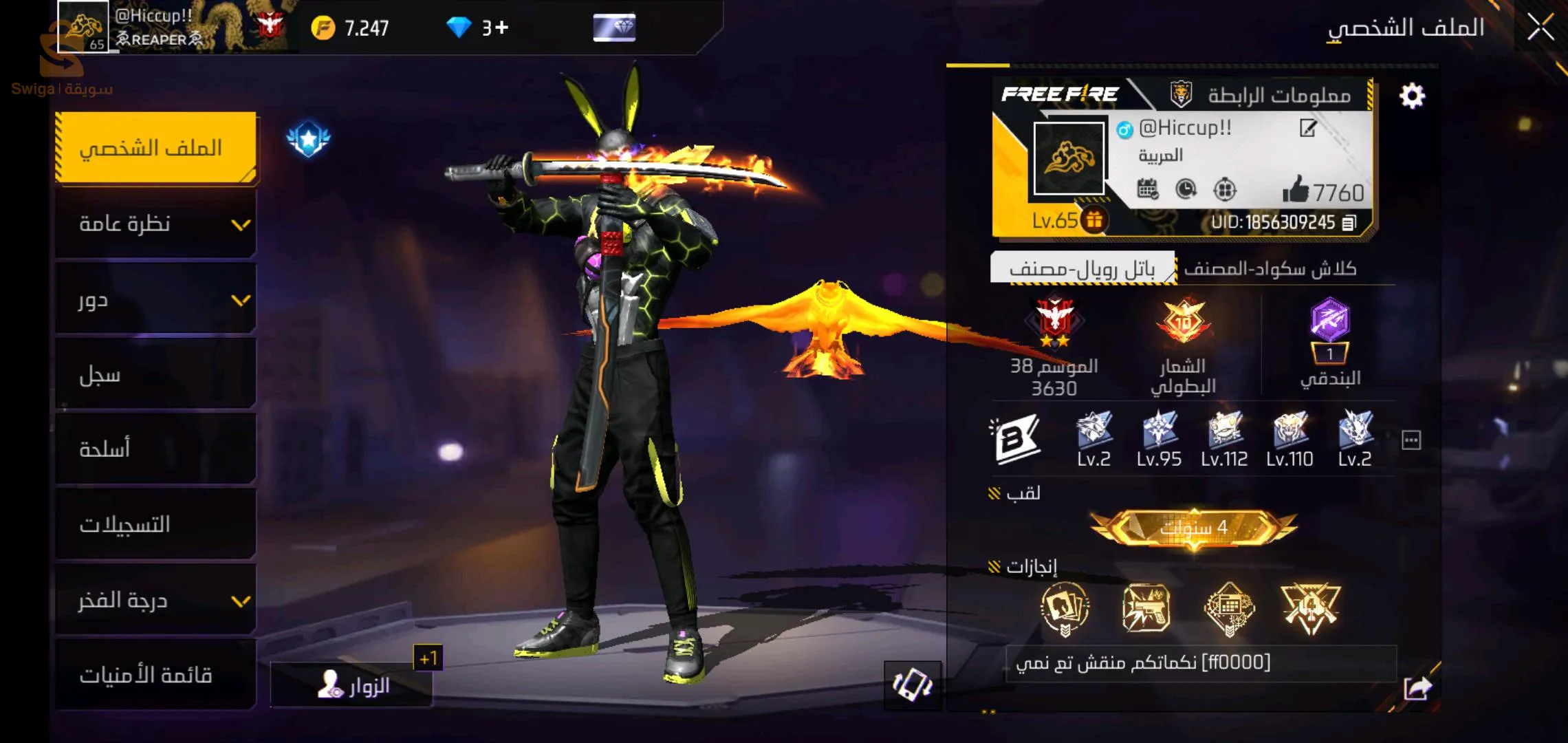
Task: Expand the درجة الفخر entry
Action: click(x=156, y=600)
